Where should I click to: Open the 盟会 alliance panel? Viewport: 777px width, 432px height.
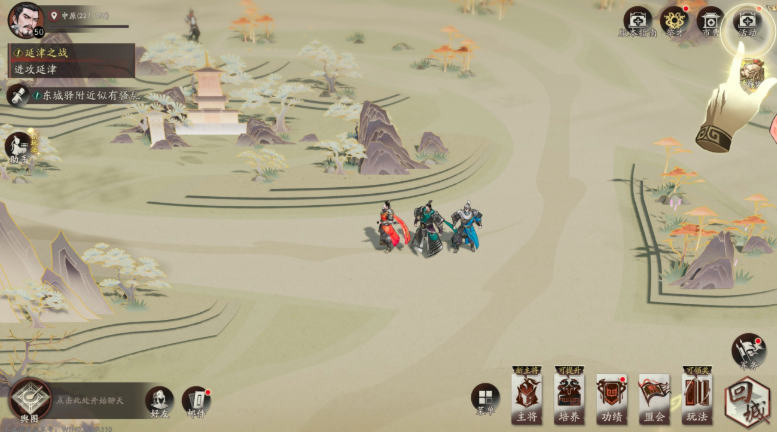[x=654, y=397]
